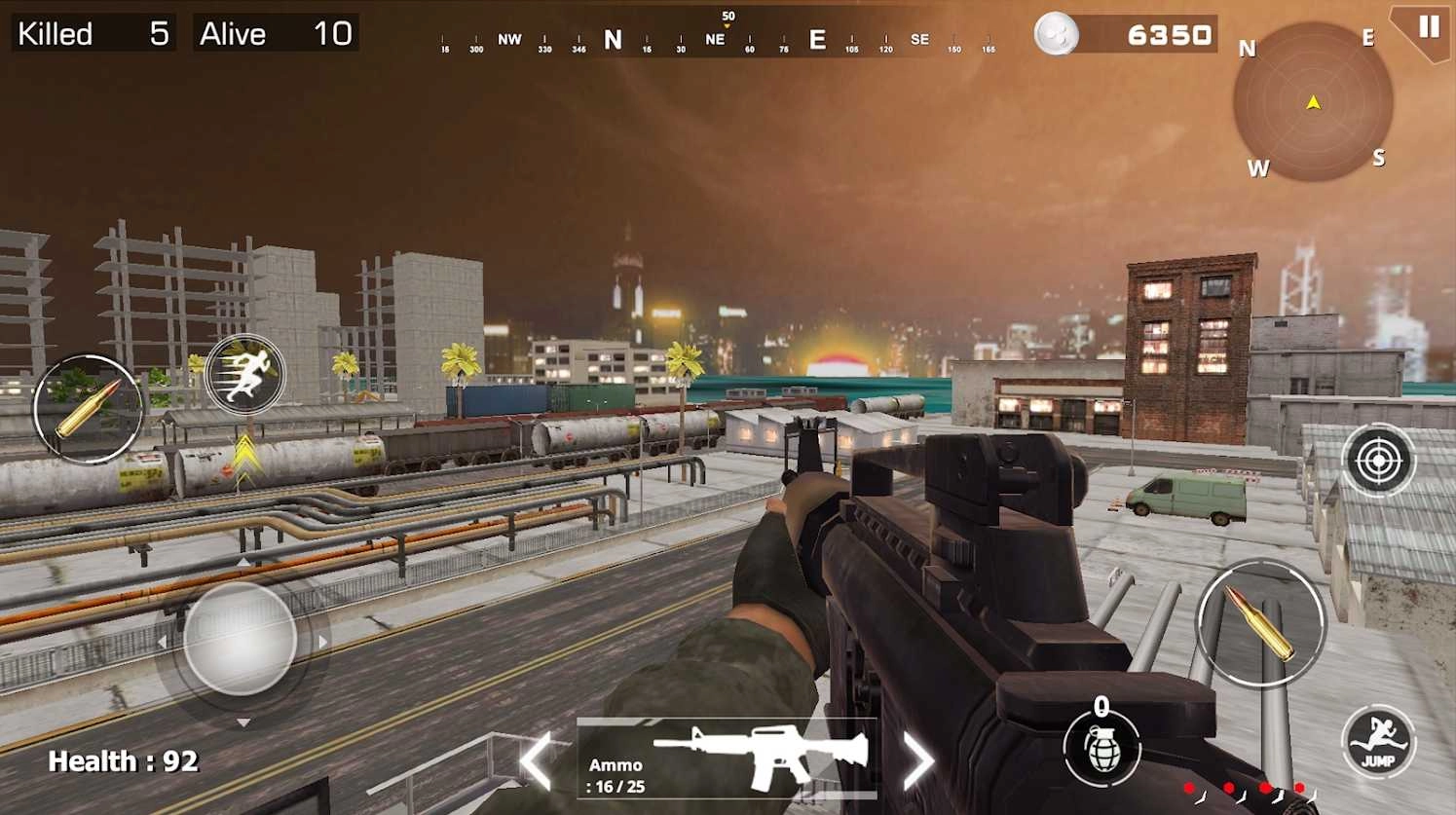The image size is (1456, 815).
Task: Tap the Alive counter showing 10
Action: pyautogui.click(x=275, y=33)
